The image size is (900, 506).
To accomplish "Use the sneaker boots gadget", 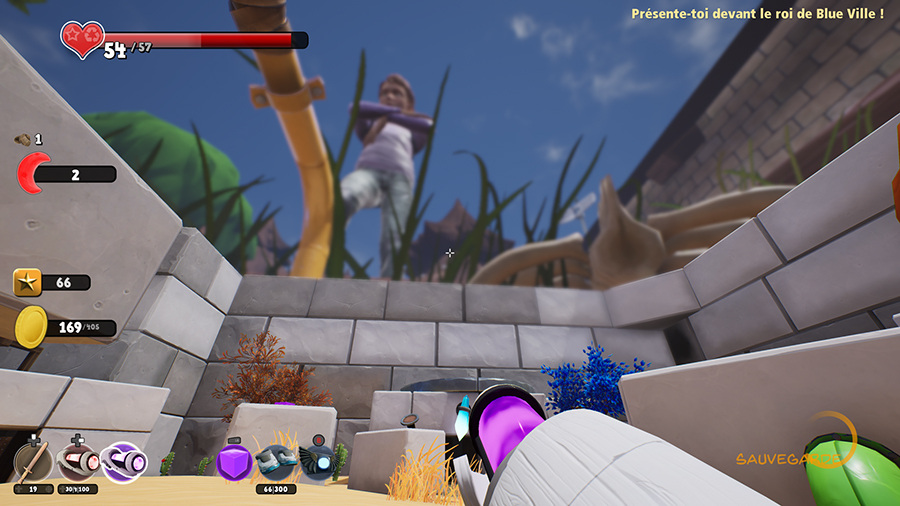I will (x=275, y=463).
